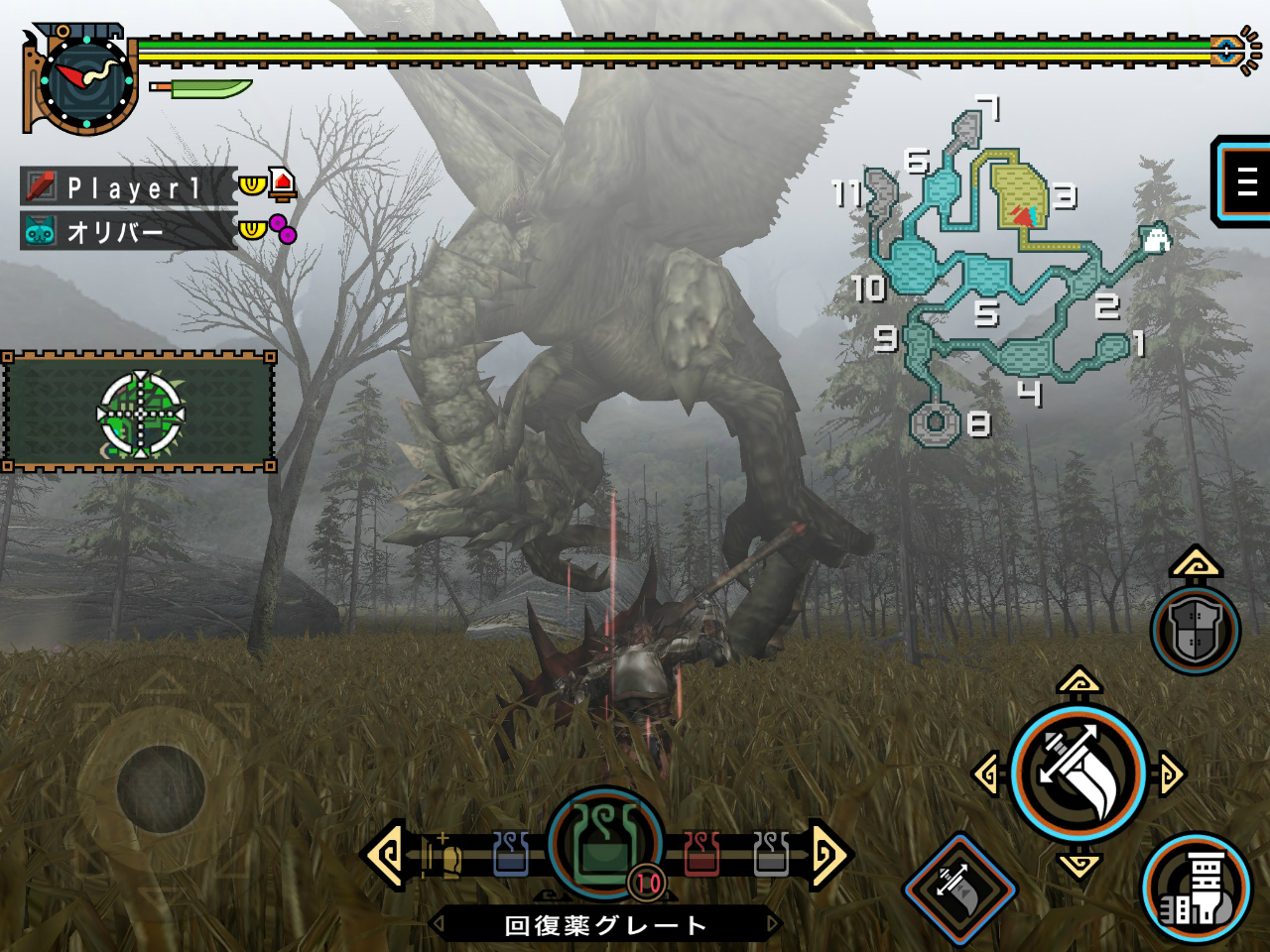The height and width of the screenshot is (952, 1270).
Task: Select the yellow whetstone item icon
Action: pyautogui.click(x=444, y=856)
